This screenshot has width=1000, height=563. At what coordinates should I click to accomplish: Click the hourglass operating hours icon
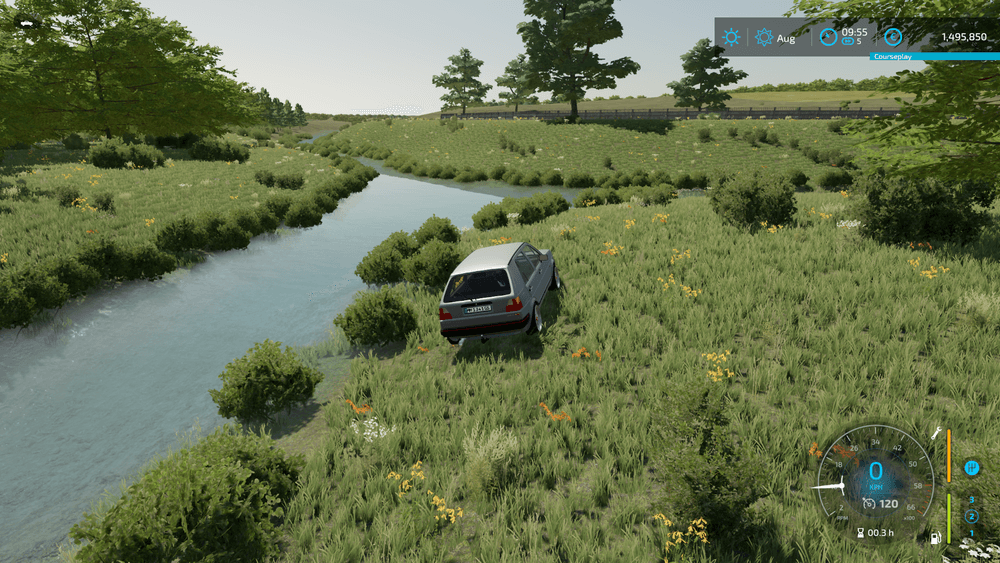pyautogui.click(x=858, y=533)
